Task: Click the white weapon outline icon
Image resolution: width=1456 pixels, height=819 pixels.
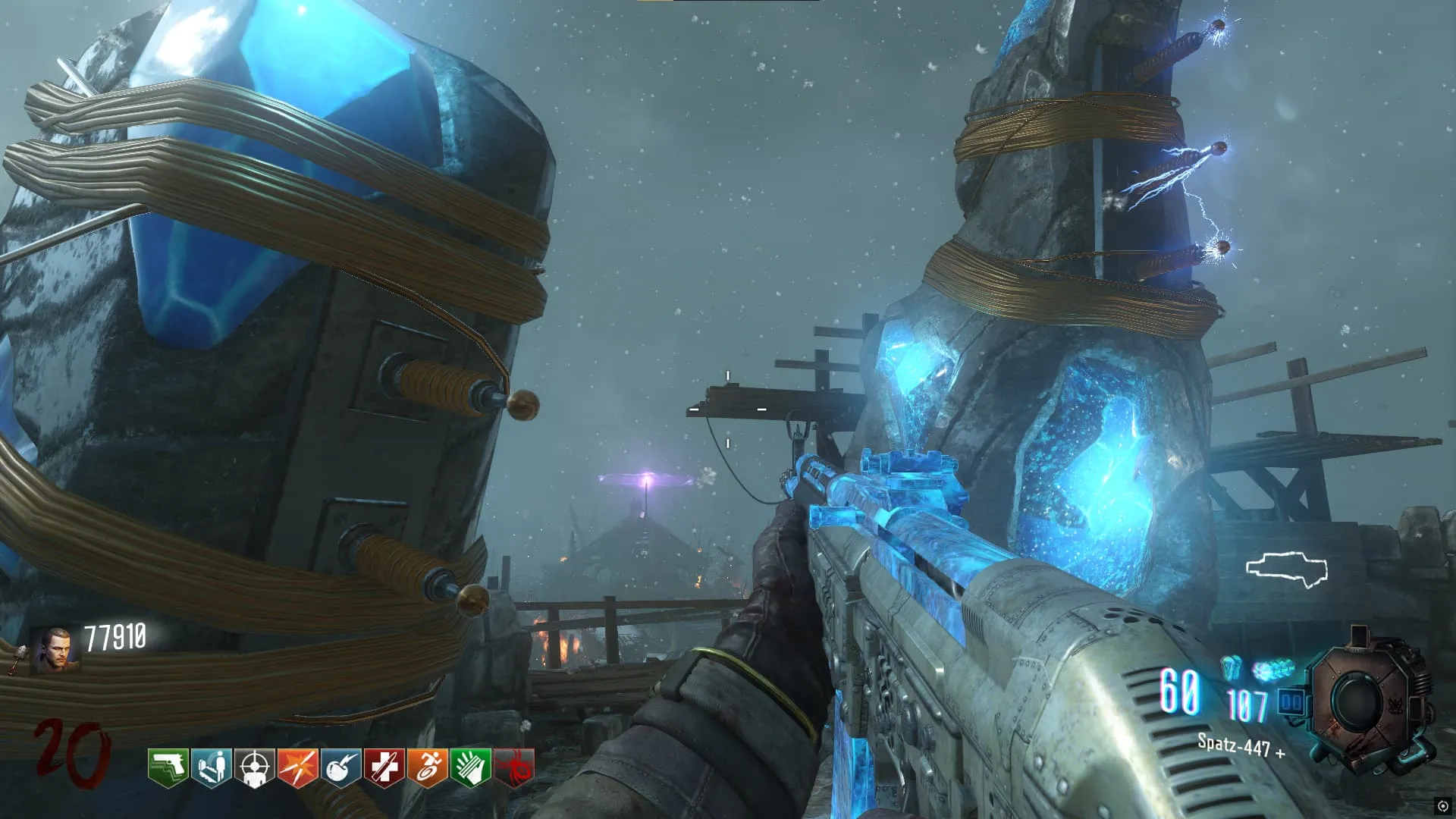Action: pyautogui.click(x=1287, y=570)
